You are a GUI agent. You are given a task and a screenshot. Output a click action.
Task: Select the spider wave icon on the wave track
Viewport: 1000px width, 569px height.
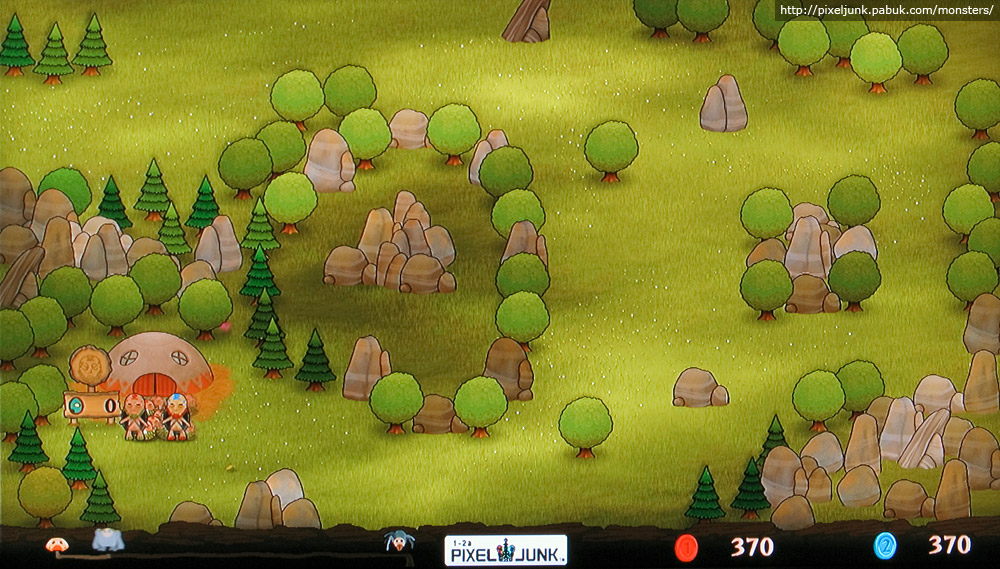pos(400,542)
